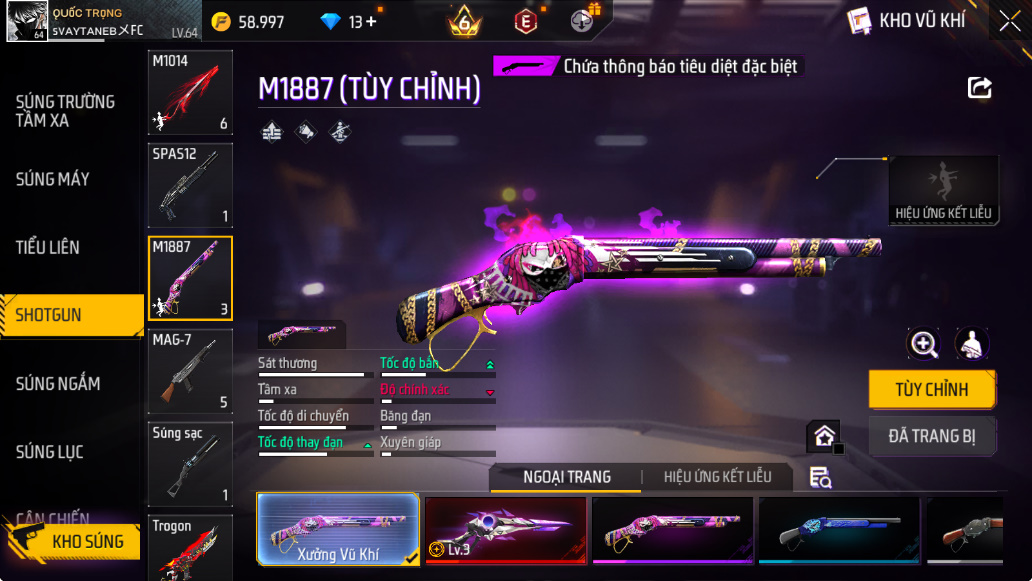Choose the SÚNG NGẮM category
This screenshot has width=1032, height=581.
(x=58, y=384)
